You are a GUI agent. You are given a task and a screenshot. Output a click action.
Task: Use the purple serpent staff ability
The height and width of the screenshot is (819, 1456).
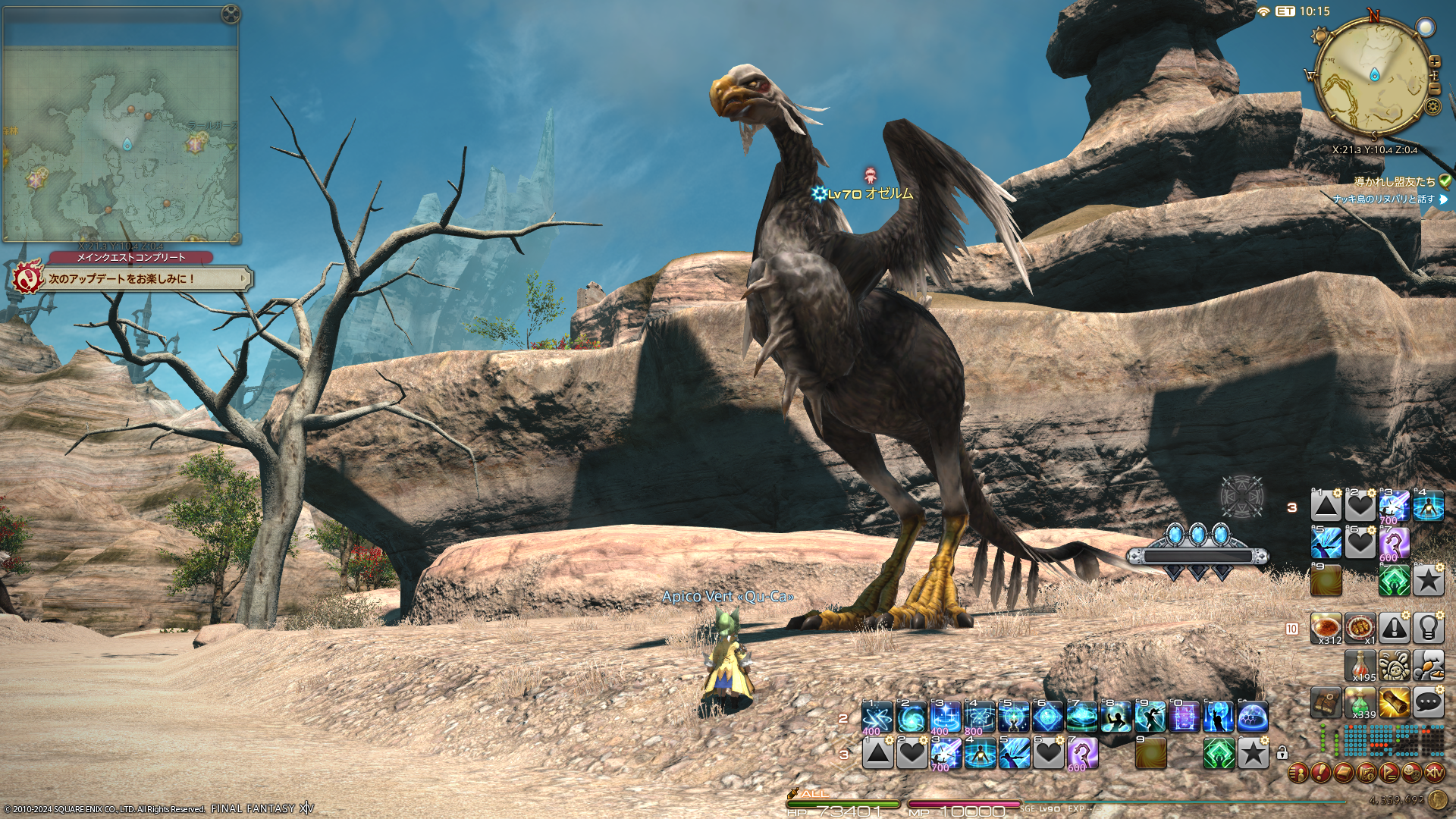tap(1082, 754)
